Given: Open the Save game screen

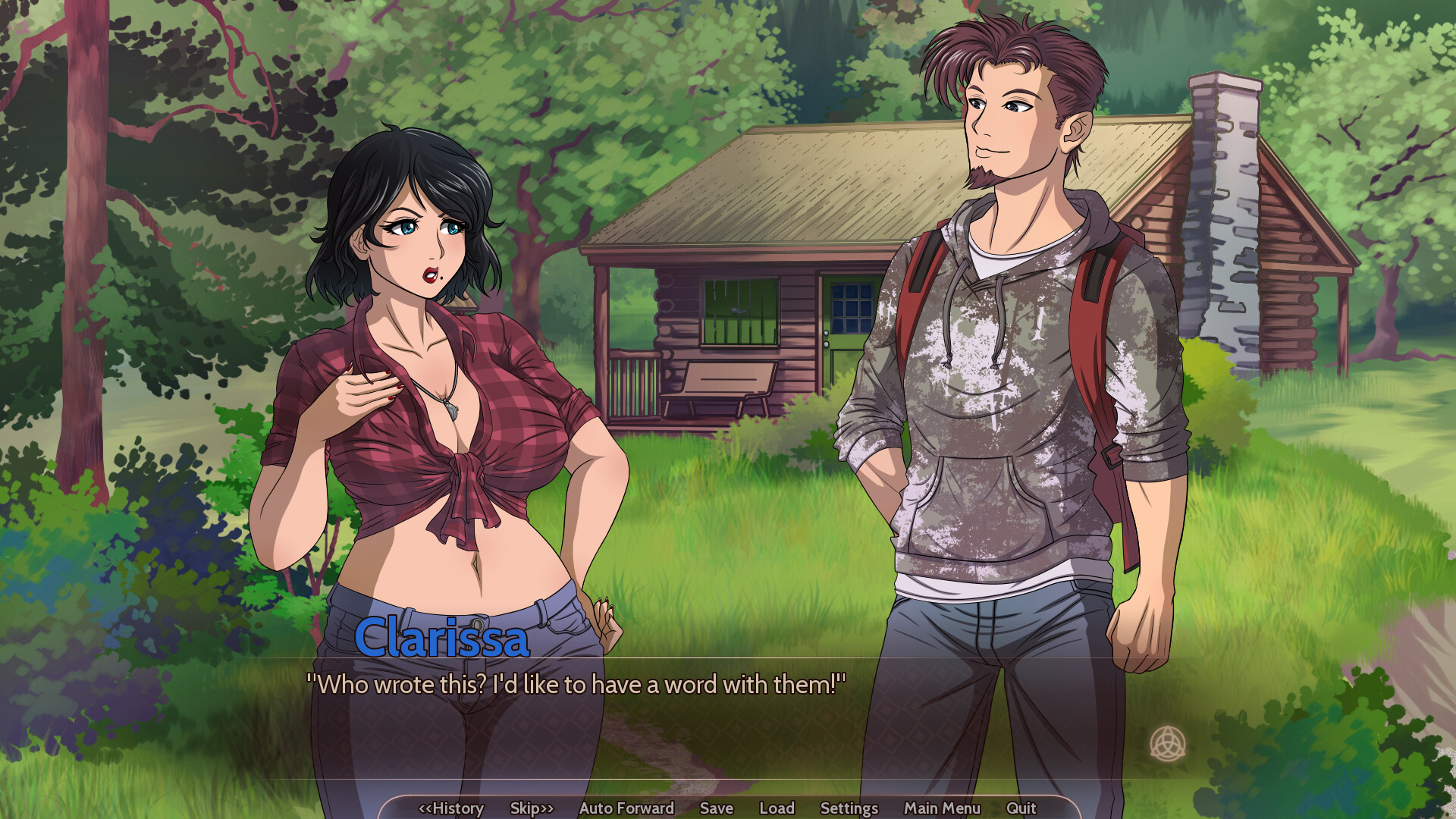Looking at the screenshot, I should coord(716,808).
